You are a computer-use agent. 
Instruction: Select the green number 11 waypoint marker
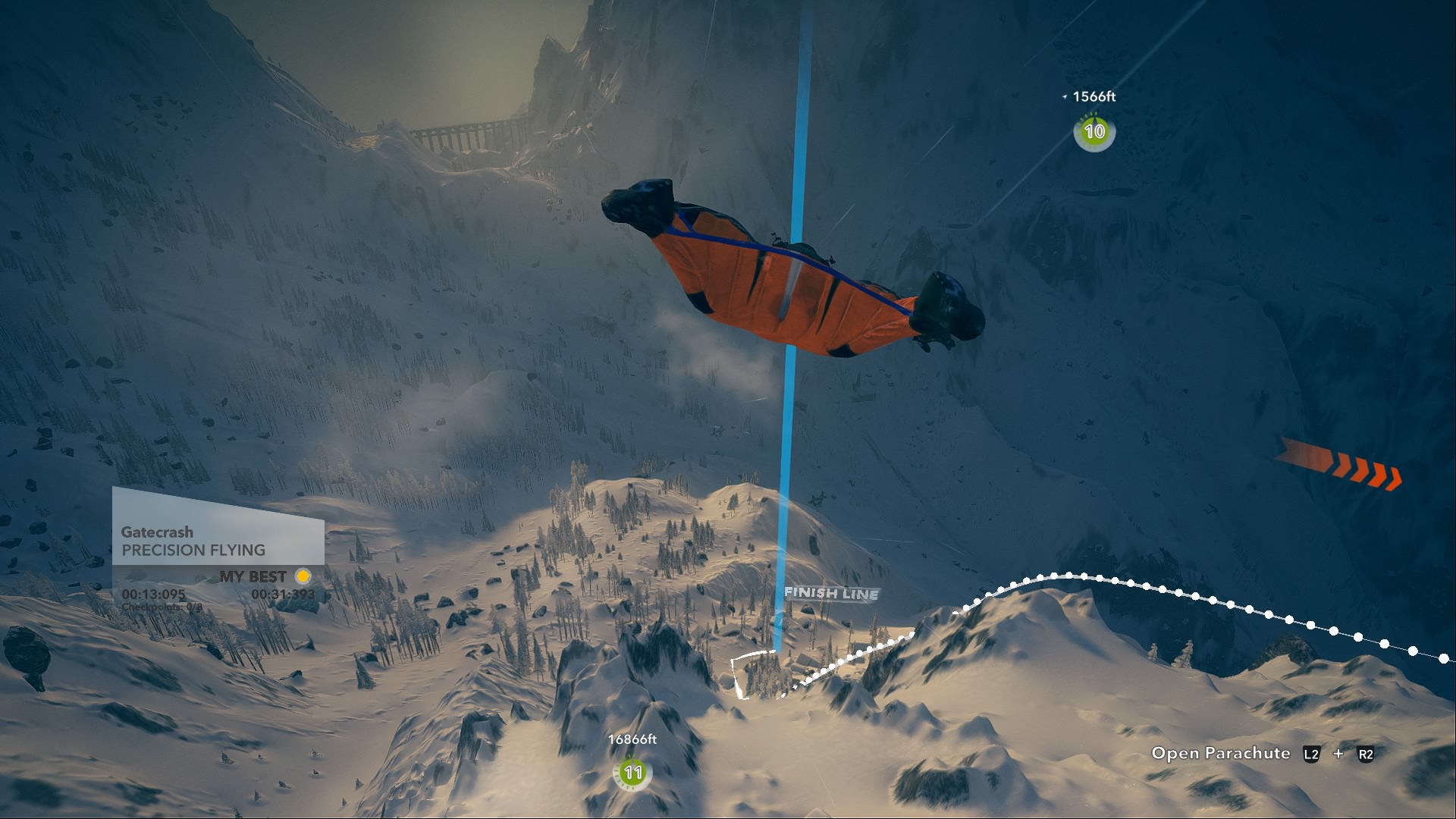coord(632,773)
